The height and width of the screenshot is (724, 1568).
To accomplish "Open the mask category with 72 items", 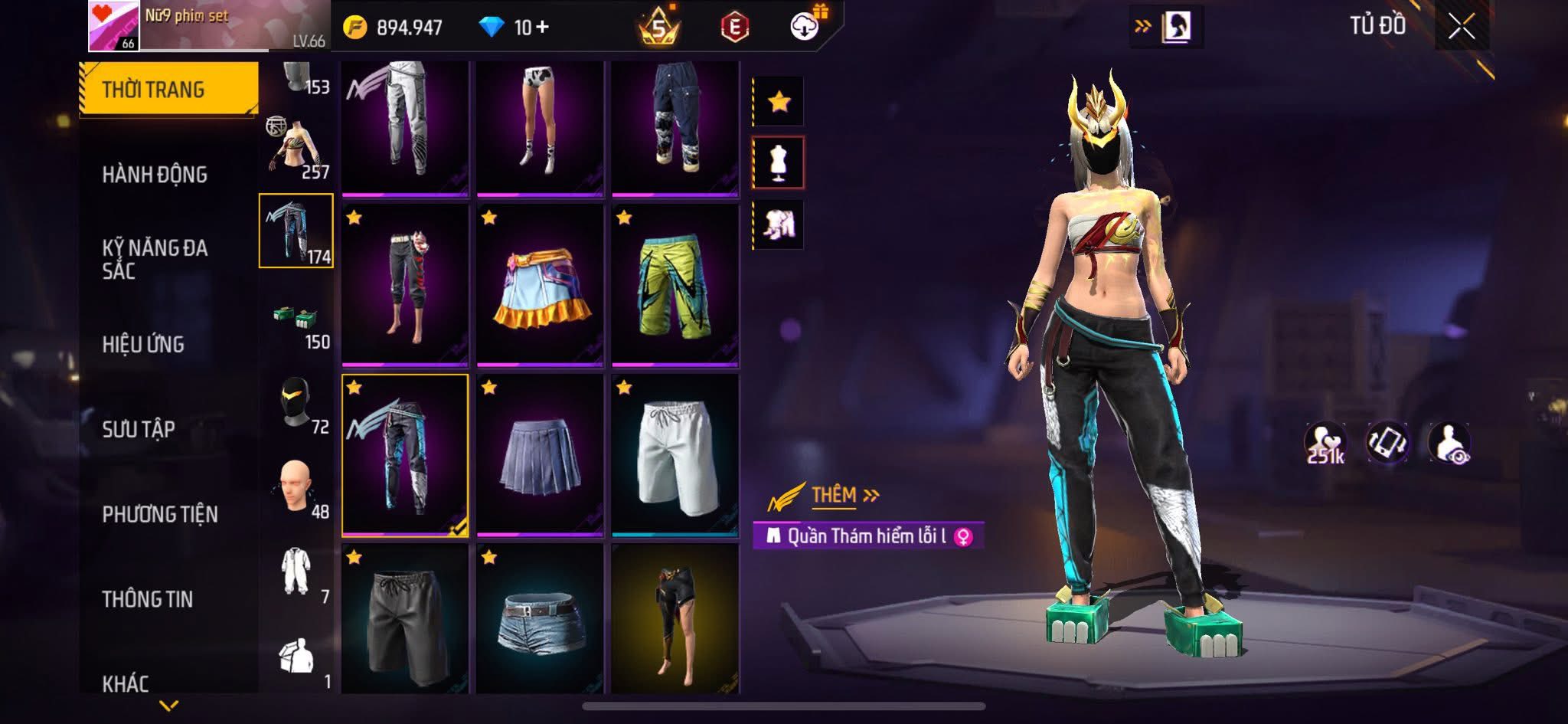I will click(x=296, y=405).
